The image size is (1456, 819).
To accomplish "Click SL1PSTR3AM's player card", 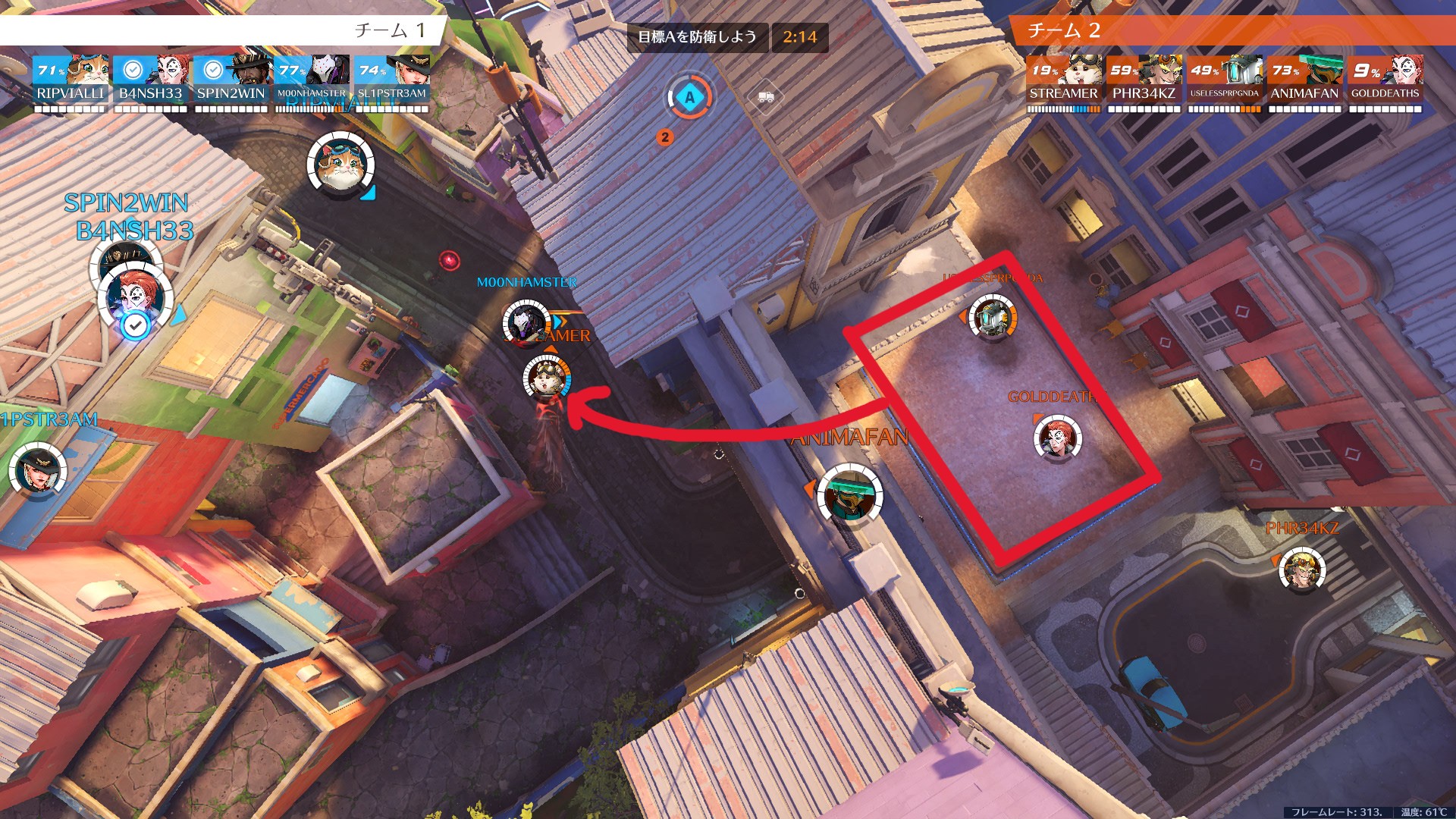I will pos(391,80).
